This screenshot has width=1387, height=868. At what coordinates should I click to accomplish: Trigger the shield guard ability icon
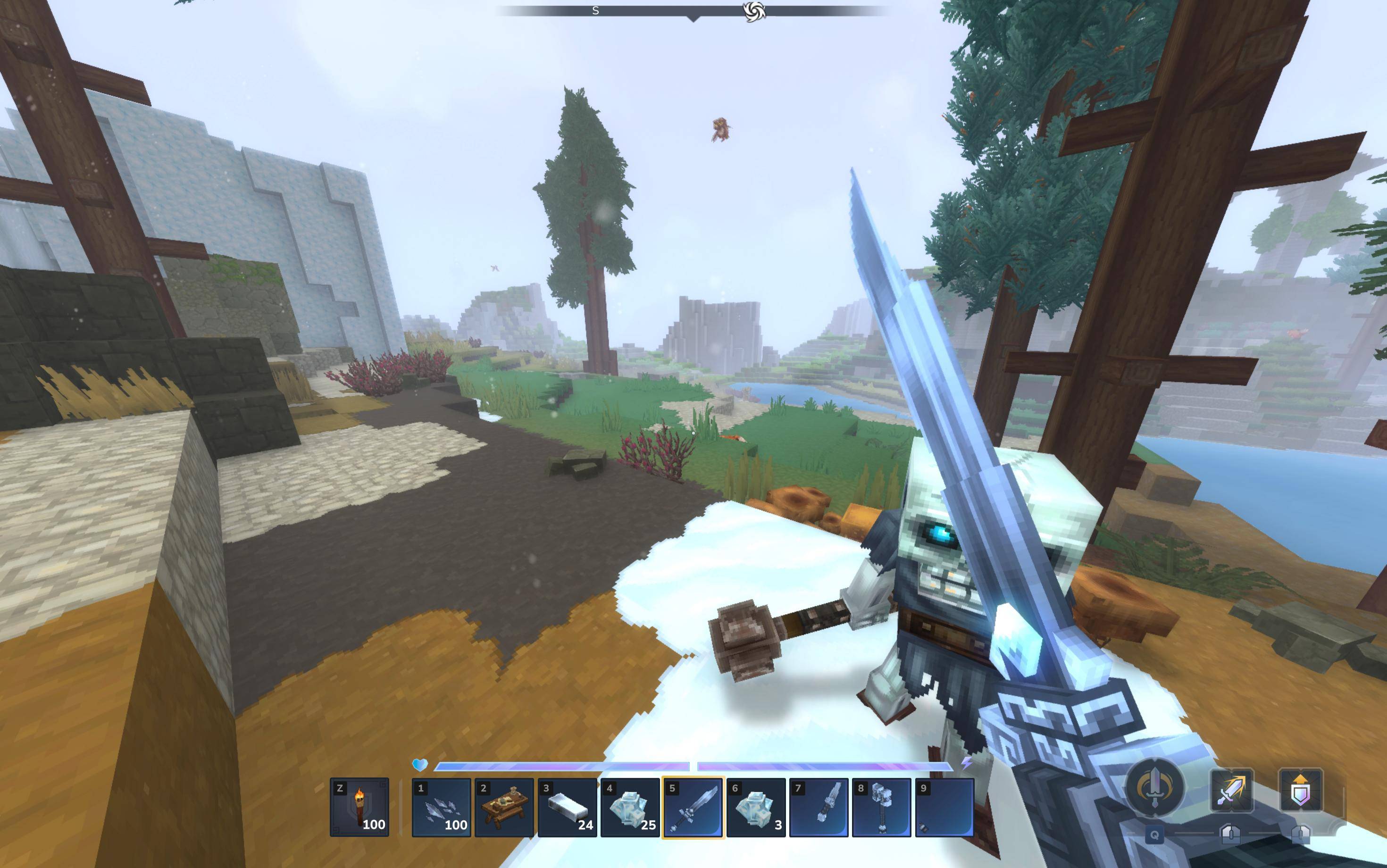[1300, 791]
